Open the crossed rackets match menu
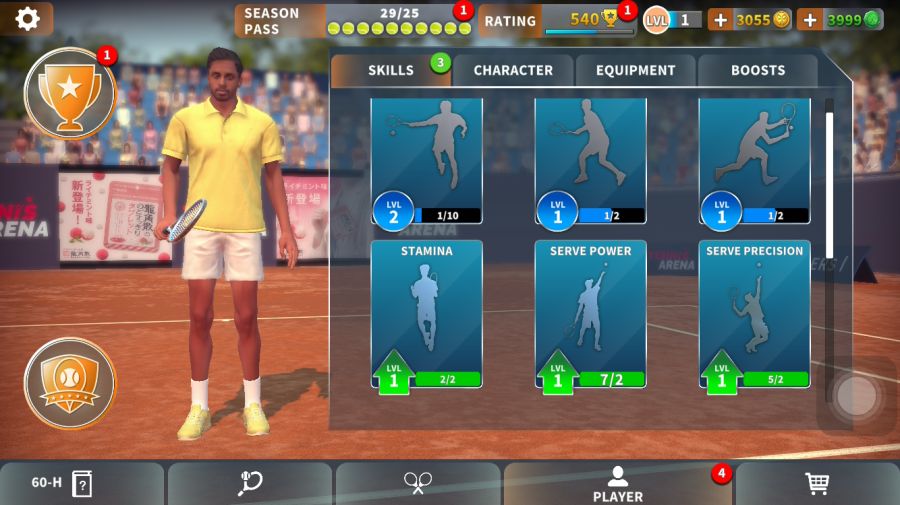The width and height of the screenshot is (900, 505). click(x=418, y=484)
